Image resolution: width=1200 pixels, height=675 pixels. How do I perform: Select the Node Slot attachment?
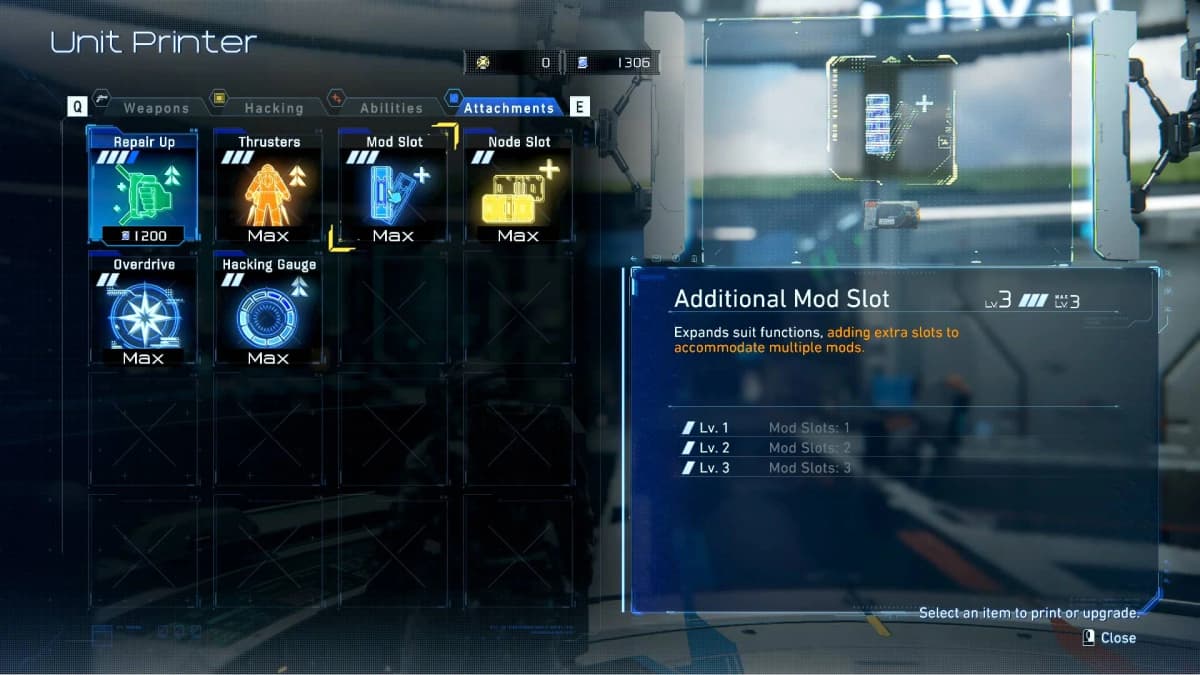518,188
